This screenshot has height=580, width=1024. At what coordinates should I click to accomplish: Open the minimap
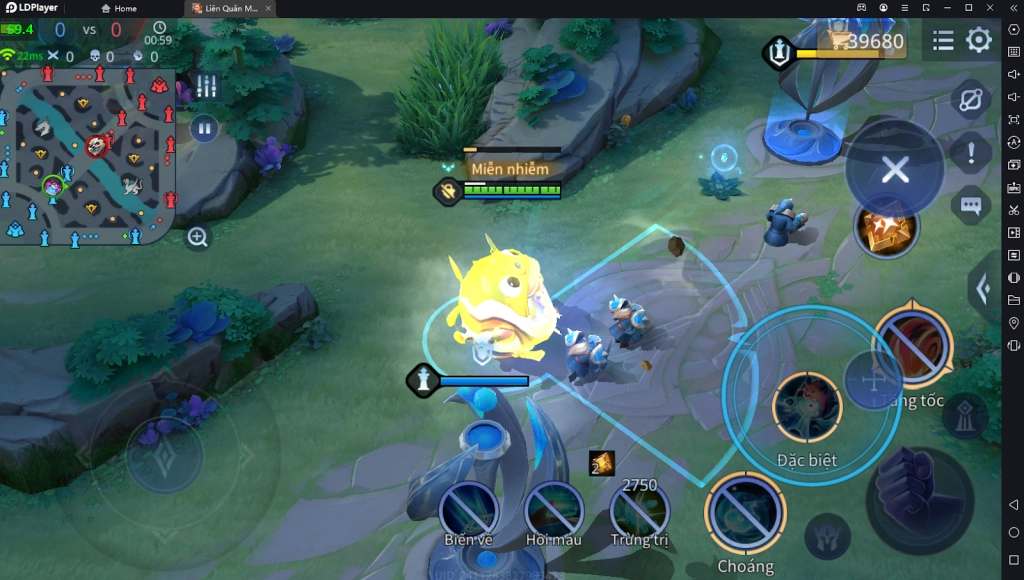(88, 155)
